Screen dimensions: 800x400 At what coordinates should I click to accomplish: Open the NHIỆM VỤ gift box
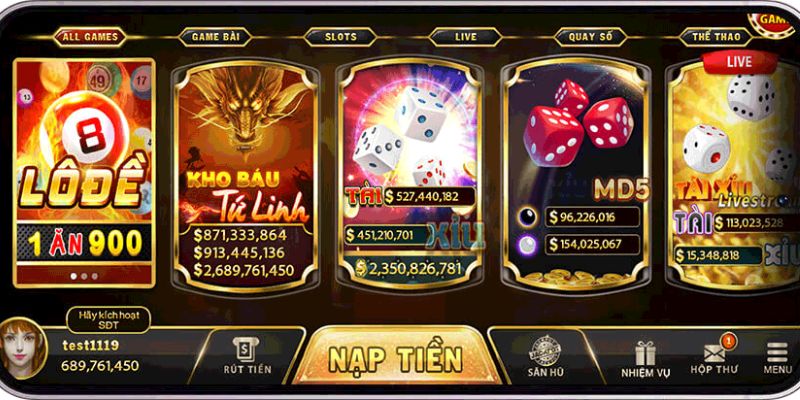(x=644, y=357)
